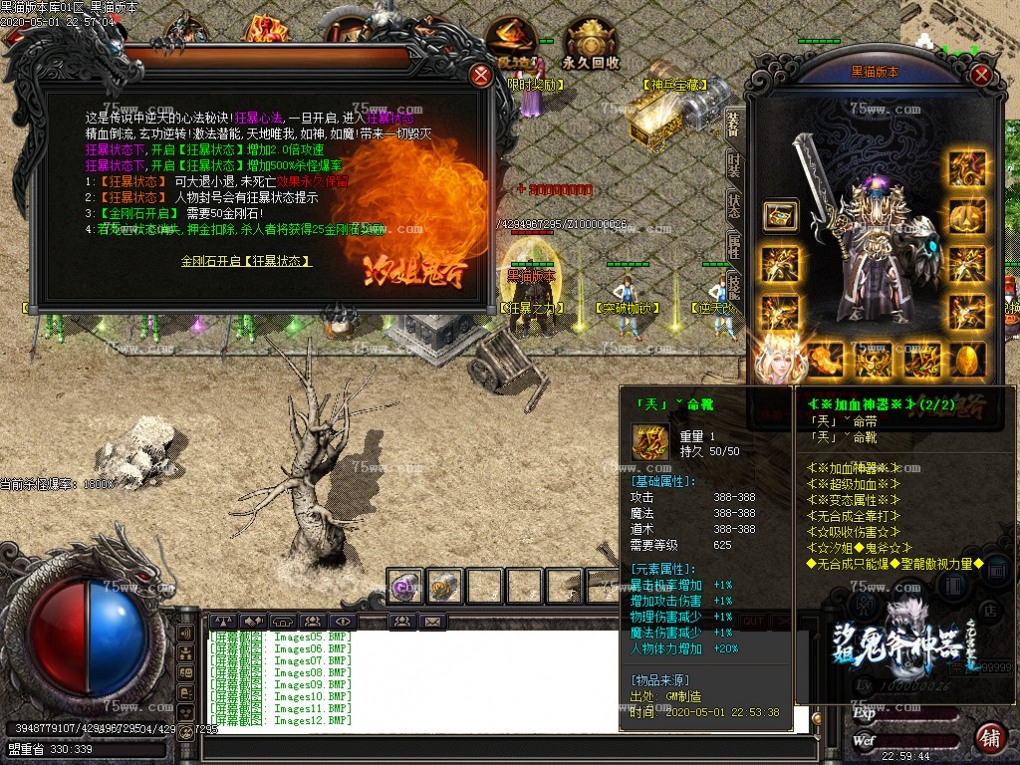This screenshot has height=765, width=1020.
Task: Select the orange scroll hotbar item
Action: [444, 586]
